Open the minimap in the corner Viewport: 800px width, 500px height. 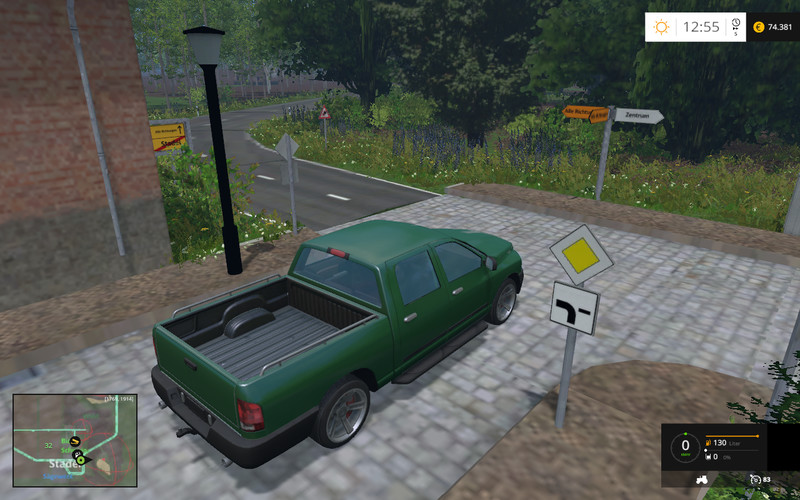tap(75, 440)
